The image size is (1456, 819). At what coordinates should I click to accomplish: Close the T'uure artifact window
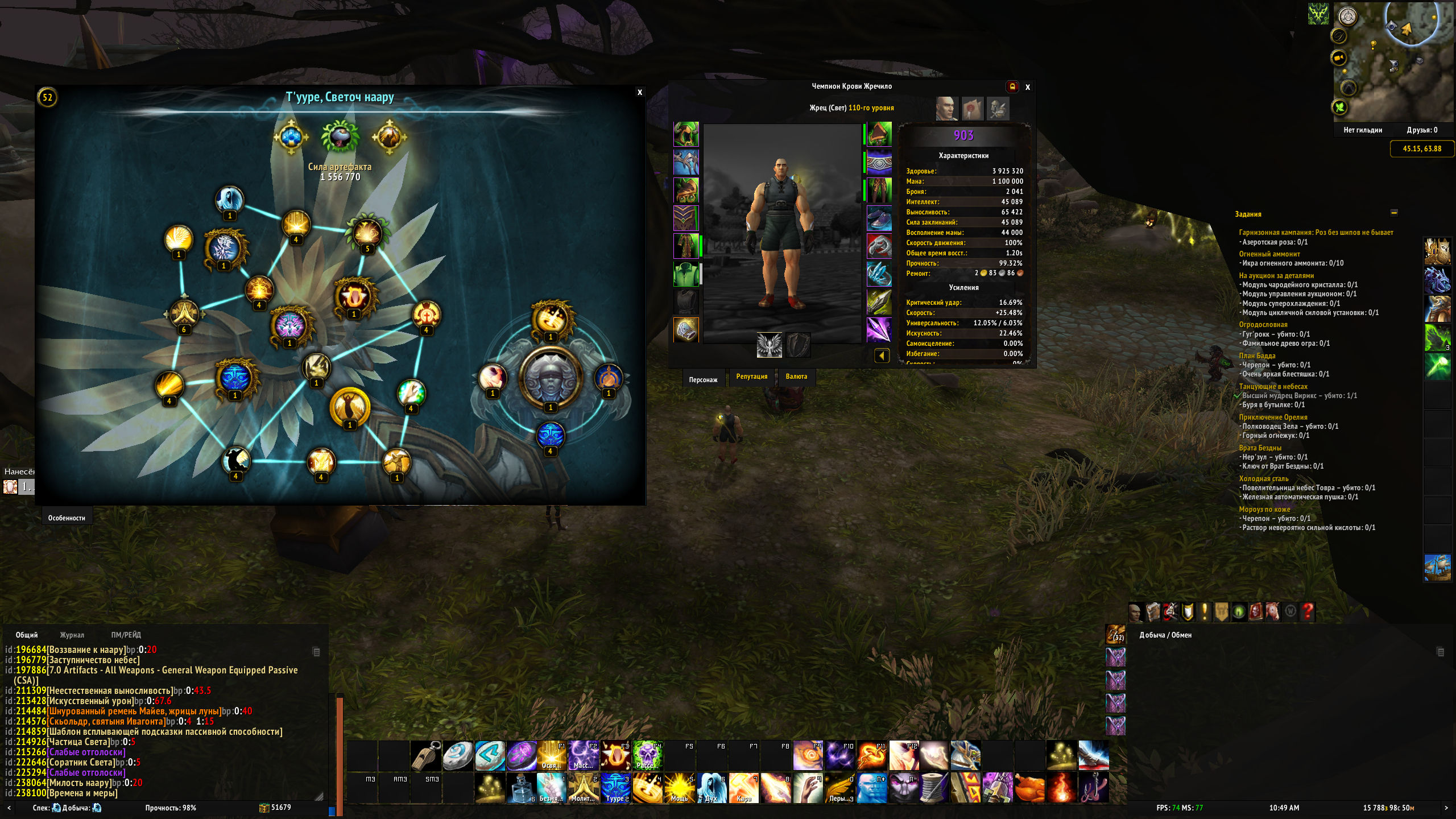point(640,92)
